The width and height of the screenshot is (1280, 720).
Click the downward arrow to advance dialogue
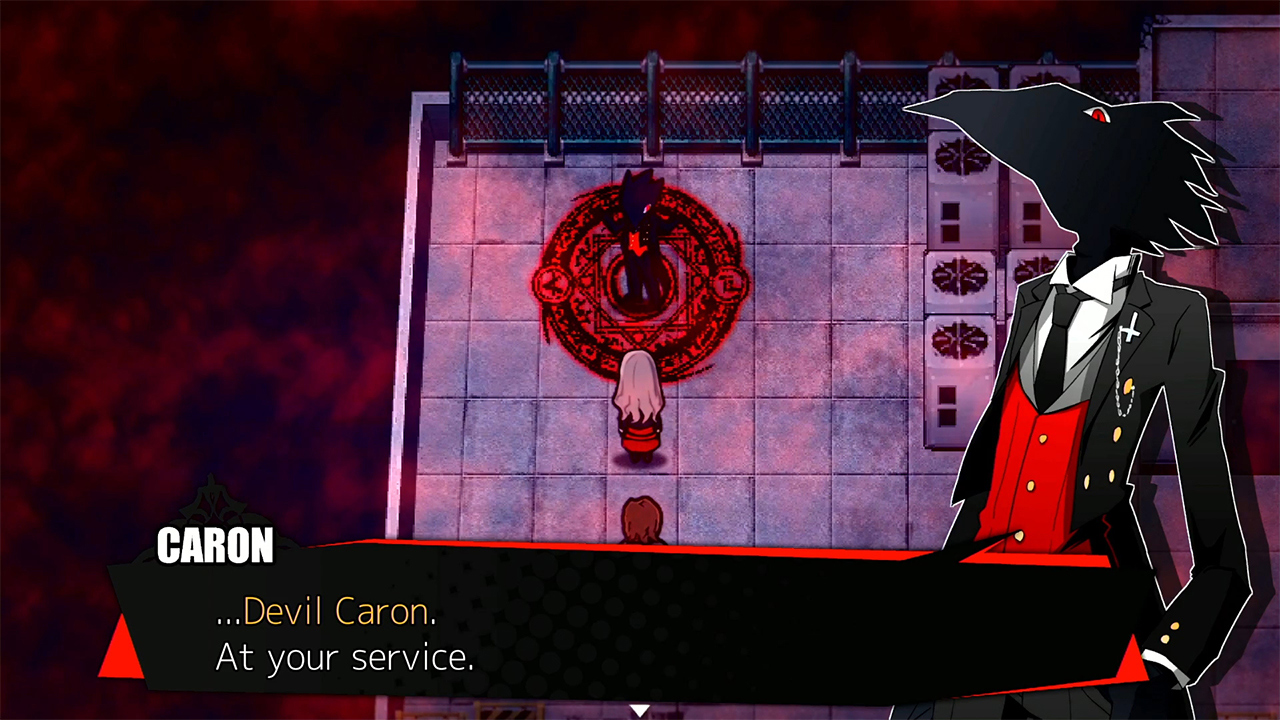pyautogui.click(x=639, y=708)
